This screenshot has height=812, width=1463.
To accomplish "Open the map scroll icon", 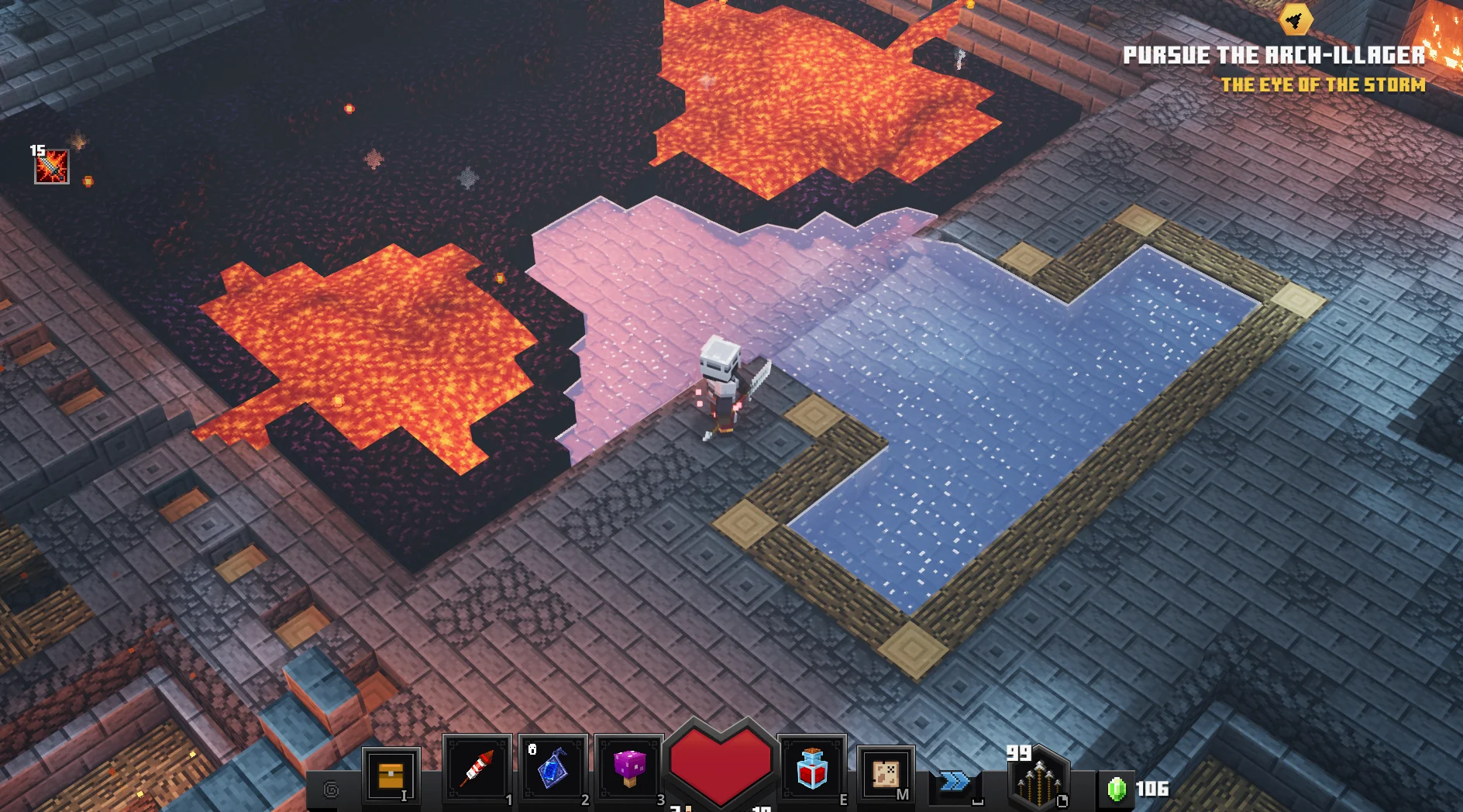I will (886, 774).
